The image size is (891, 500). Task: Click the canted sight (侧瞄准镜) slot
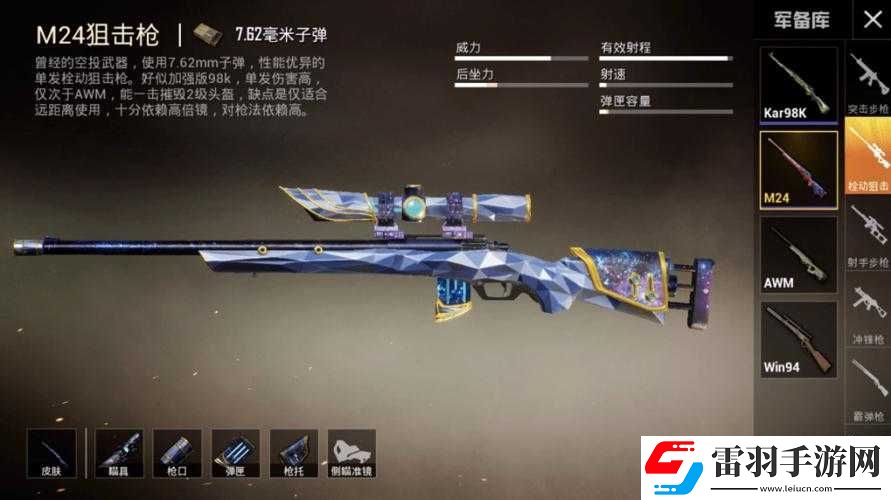pyautogui.click(x=351, y=453)
